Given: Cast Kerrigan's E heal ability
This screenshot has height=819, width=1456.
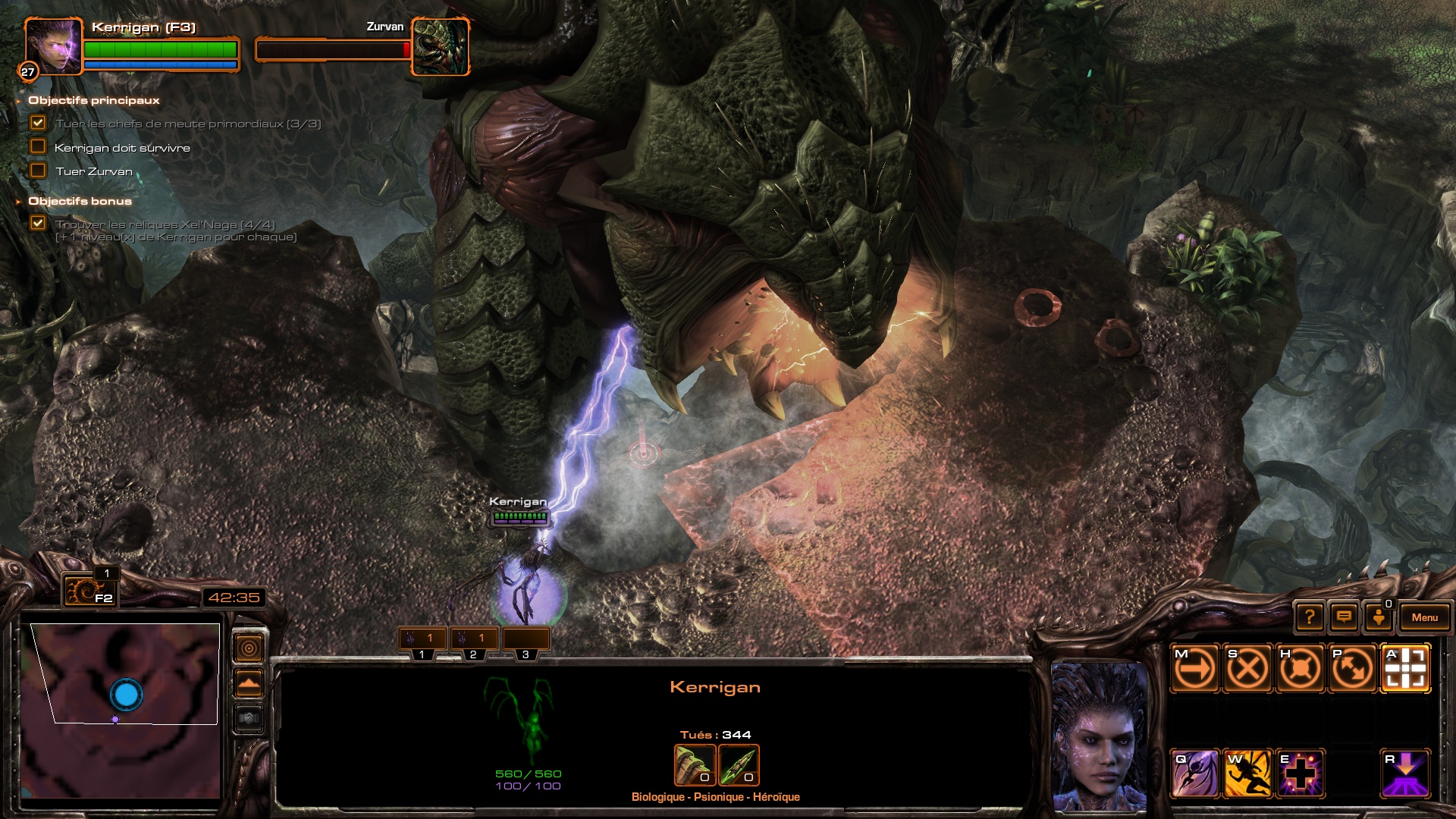Looking at the screenshot, I should coord(1300,774).
